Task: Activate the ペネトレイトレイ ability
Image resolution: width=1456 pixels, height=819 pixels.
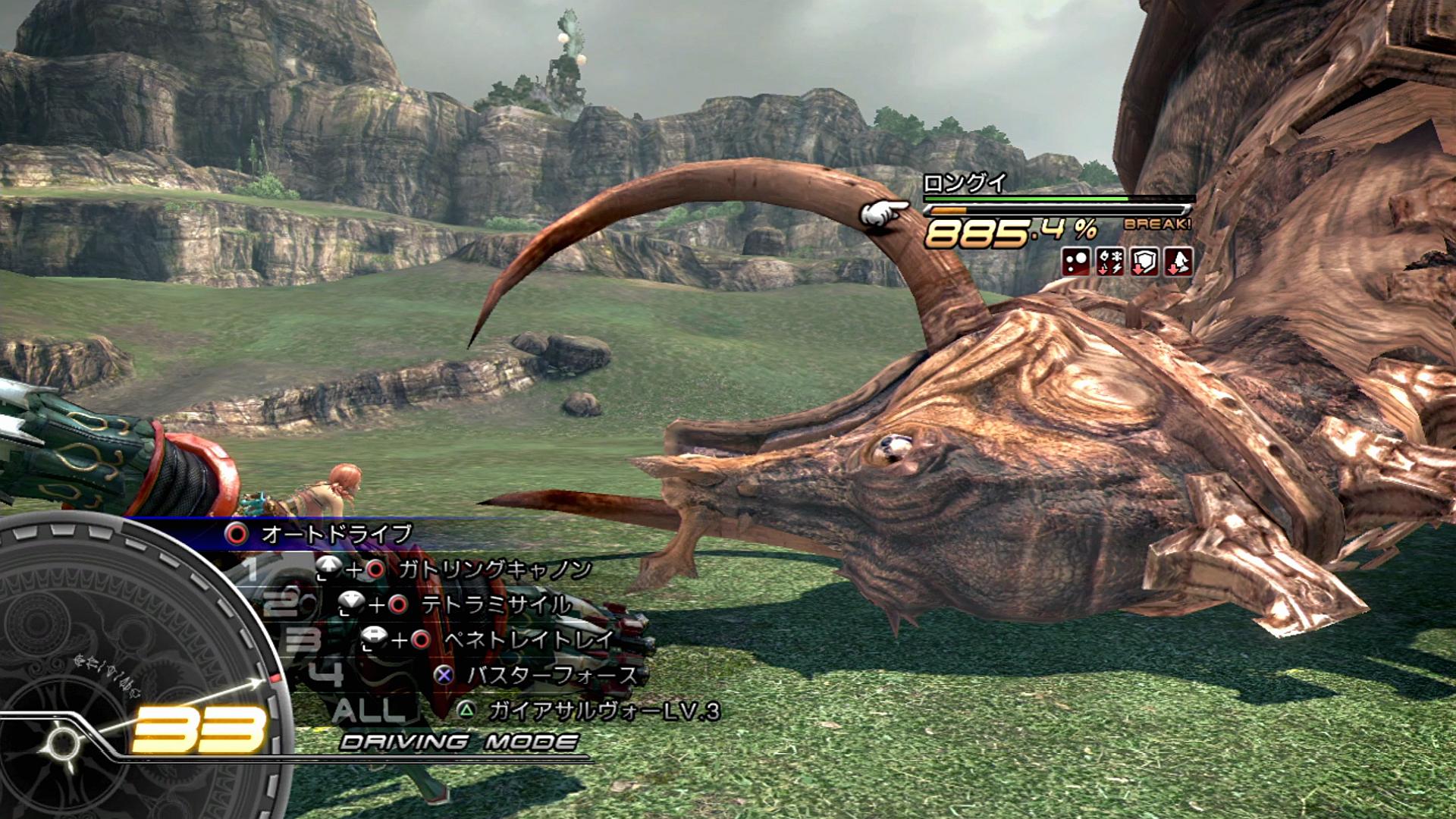Action: 529,640
